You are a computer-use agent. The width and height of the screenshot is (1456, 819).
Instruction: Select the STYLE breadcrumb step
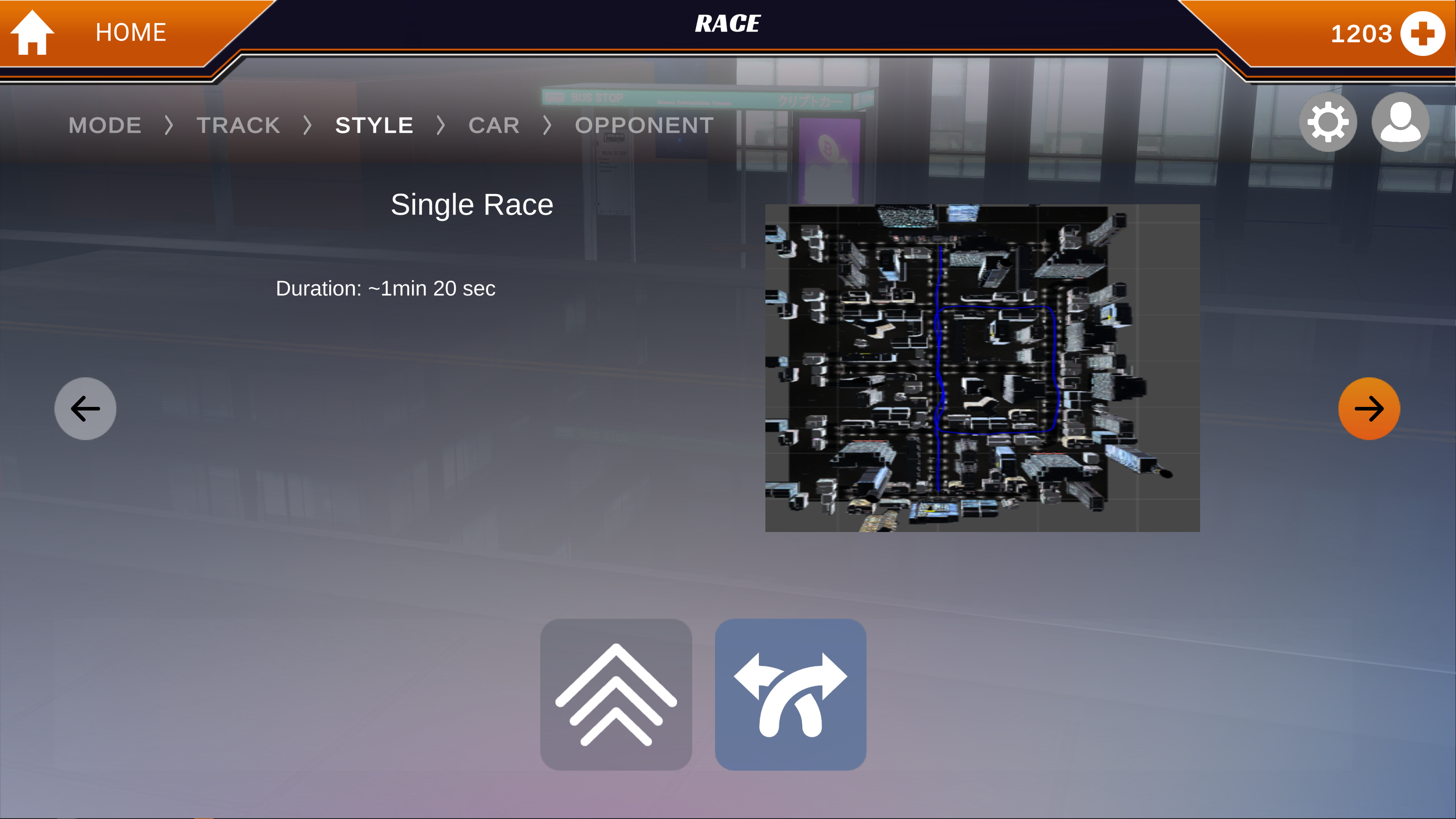click(x=374, y=126)
